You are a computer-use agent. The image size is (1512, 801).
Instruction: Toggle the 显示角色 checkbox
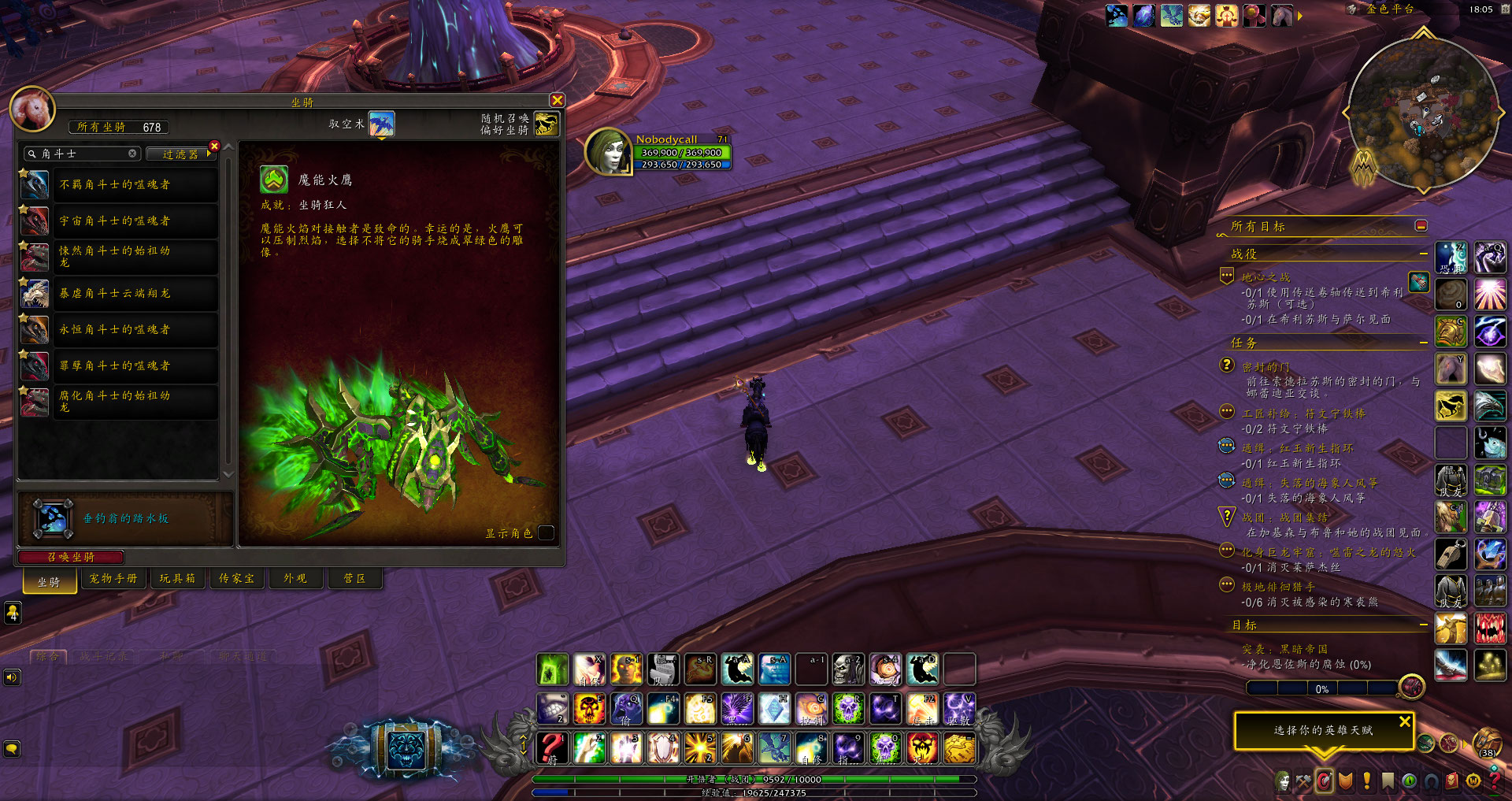[546, 533]
